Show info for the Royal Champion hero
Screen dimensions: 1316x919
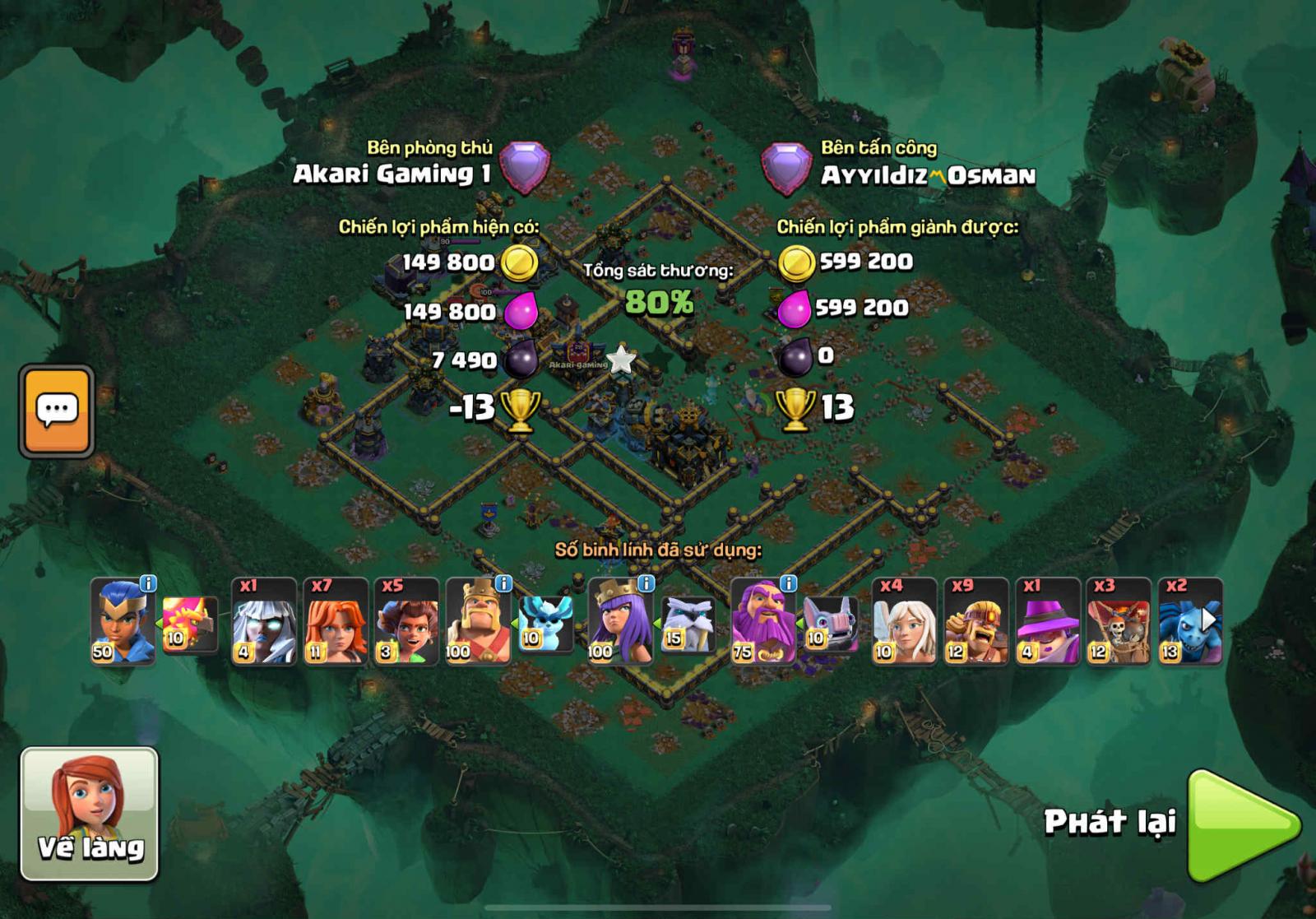[x=148, y=584]
